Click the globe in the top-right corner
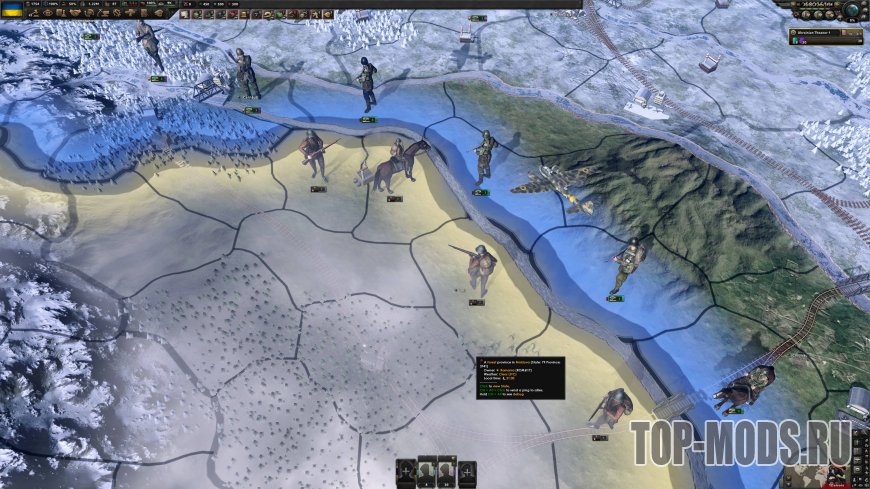Viewport: 870px width, 489px height. coord(851,10)
